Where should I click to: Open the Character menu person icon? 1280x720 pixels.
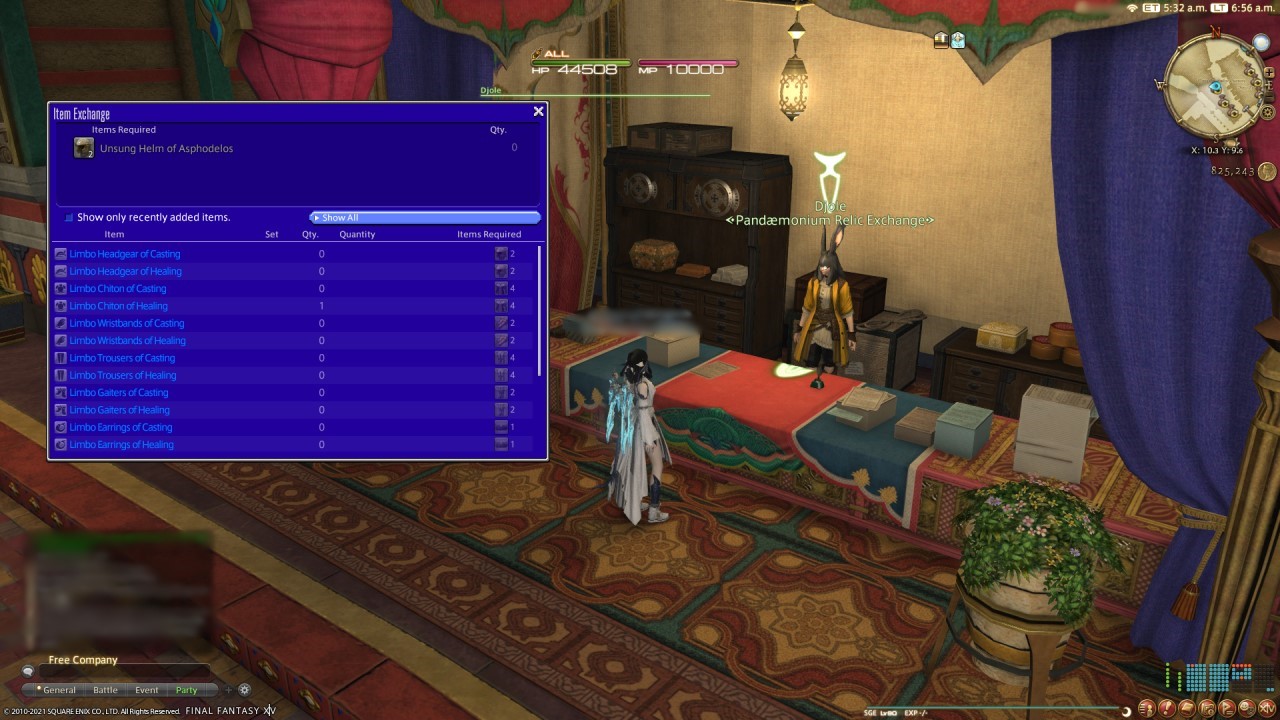click(x=1147, y=708)
